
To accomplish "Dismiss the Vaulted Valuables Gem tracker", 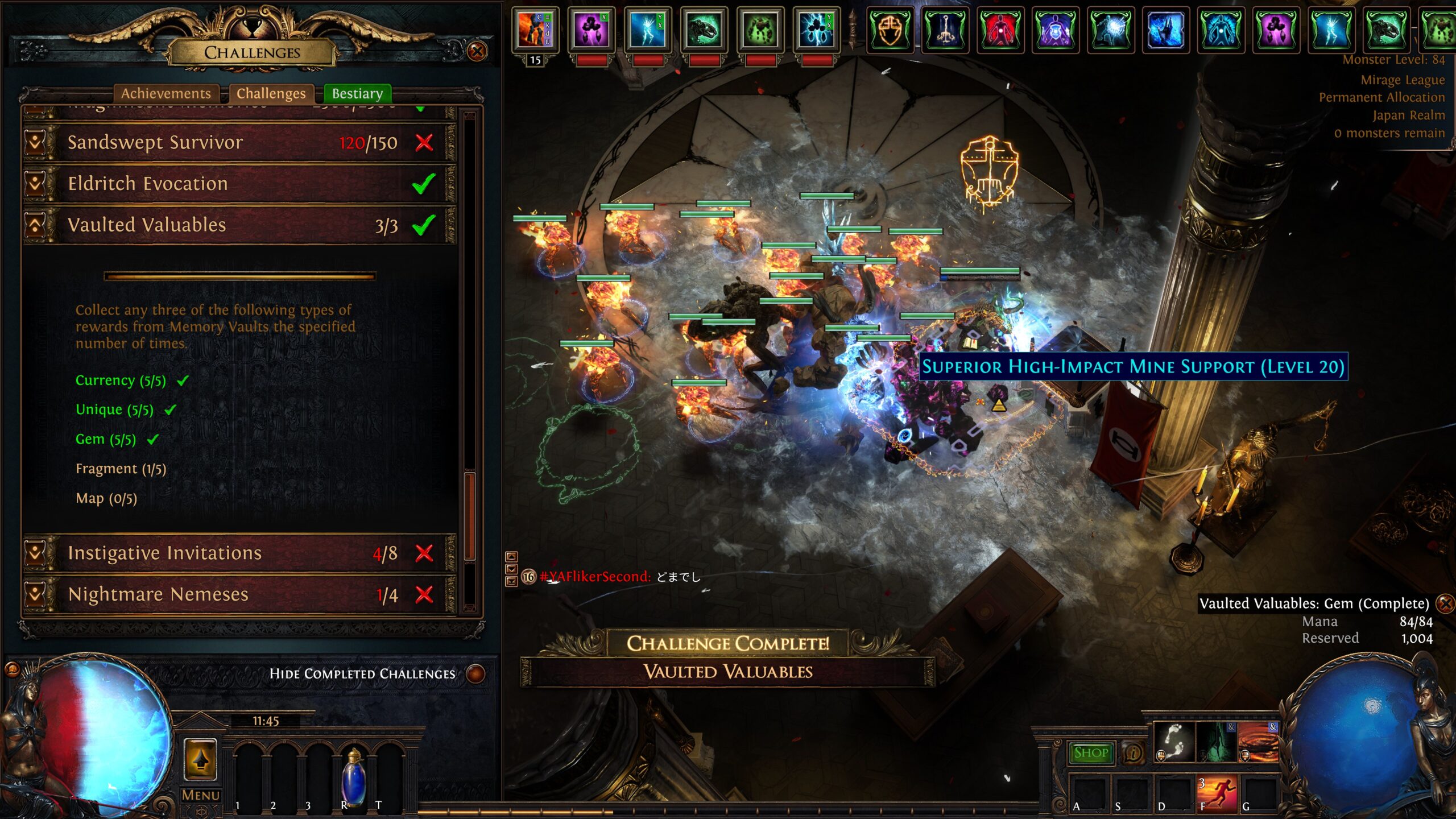I will coord(1444,603).
